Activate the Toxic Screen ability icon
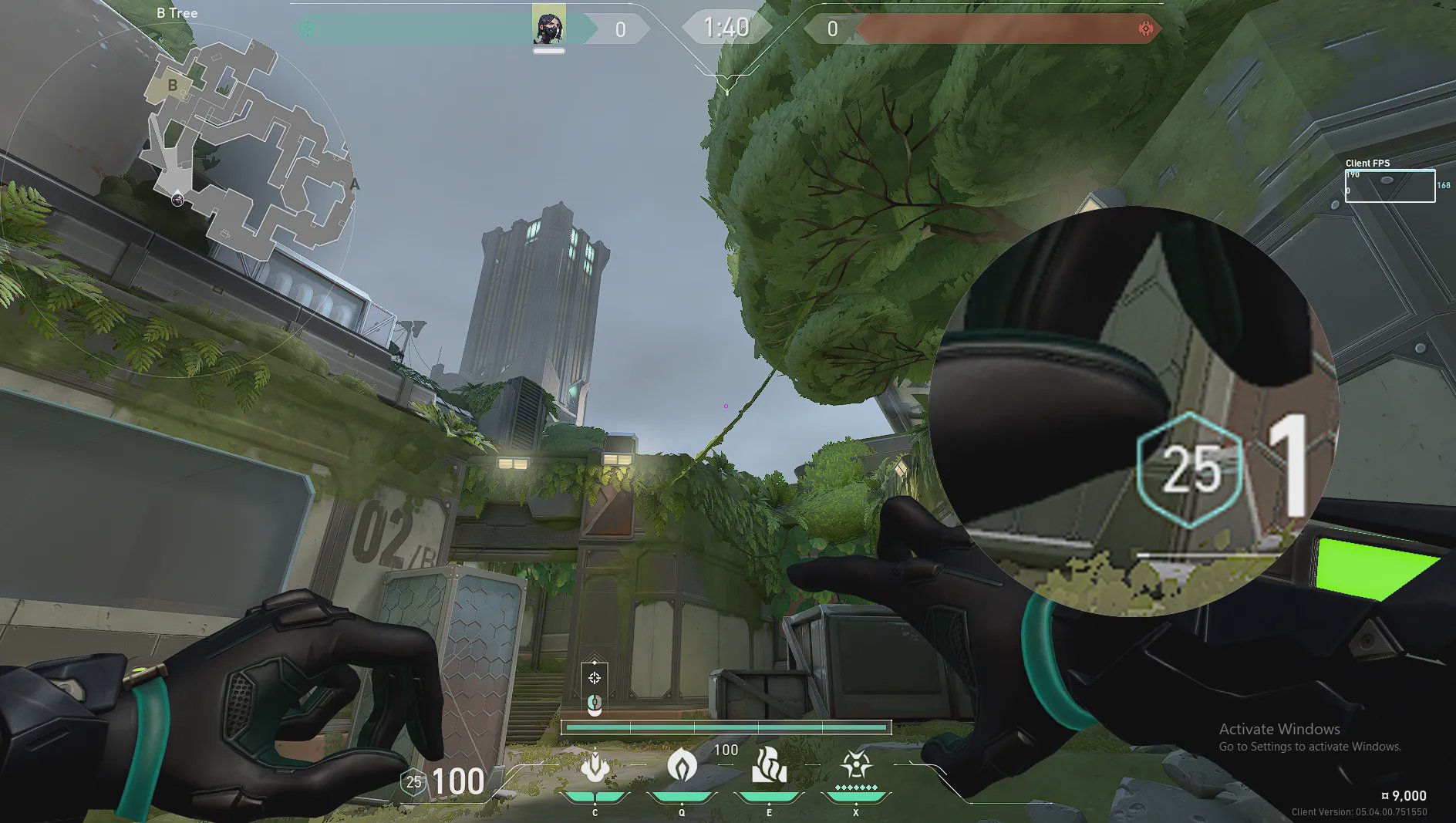The height and width of the screenshot is (823, 1456). pyautogui.click(x=769, y=766)
